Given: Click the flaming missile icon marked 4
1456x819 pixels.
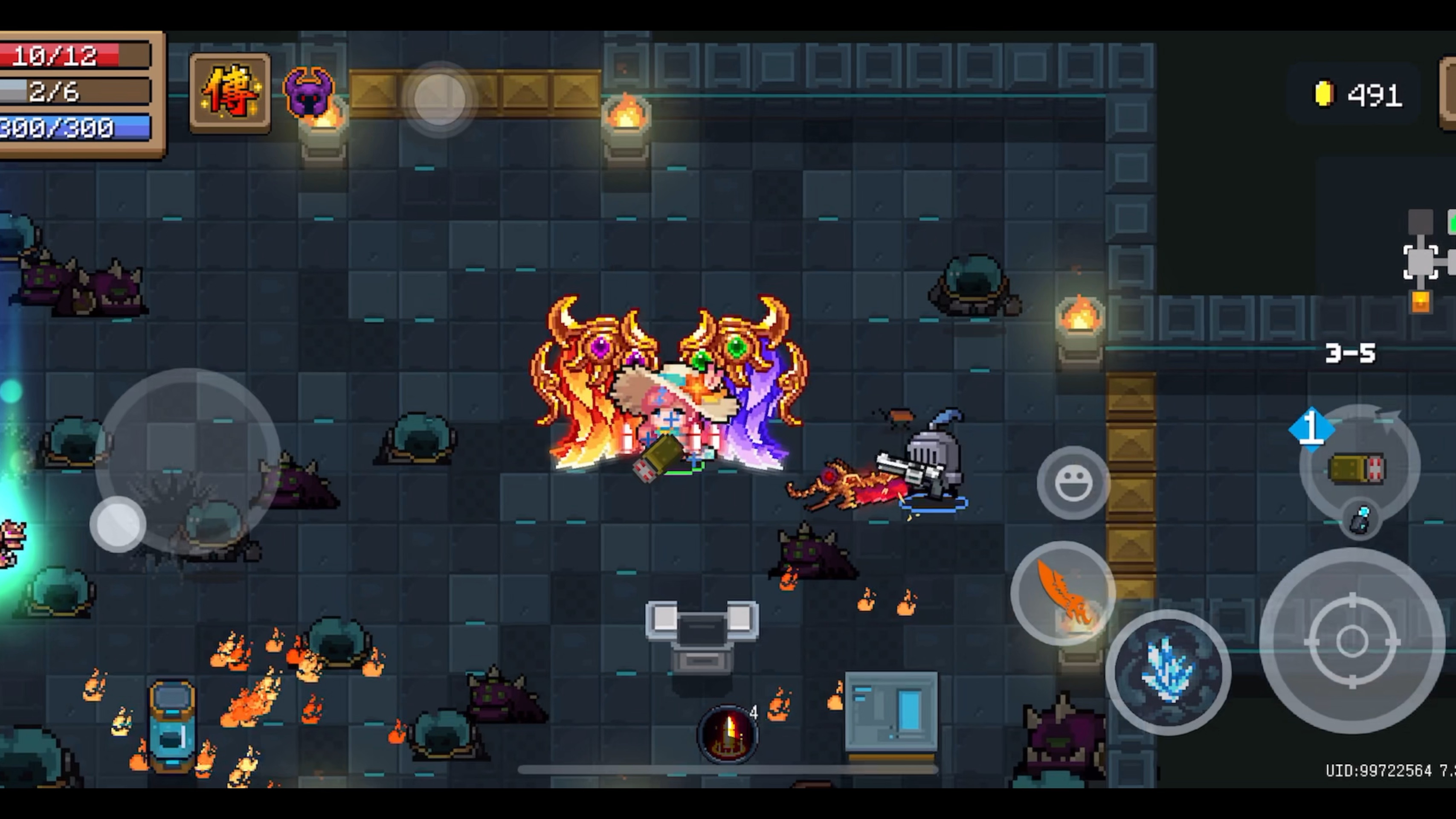Looking at the screenshot, I should click(x=728, y=734).
